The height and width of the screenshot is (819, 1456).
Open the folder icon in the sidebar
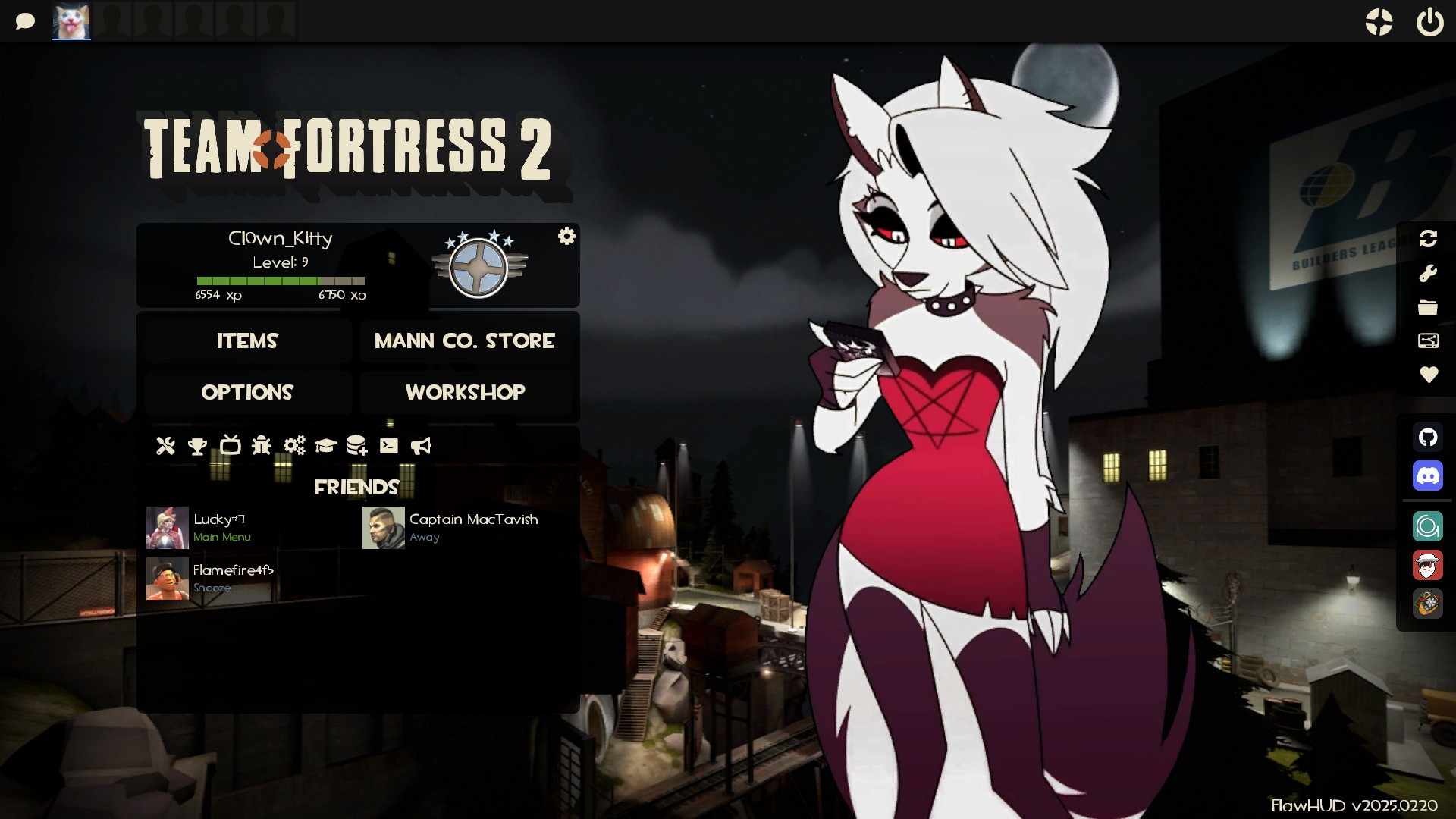click(x=1428, y=306)
